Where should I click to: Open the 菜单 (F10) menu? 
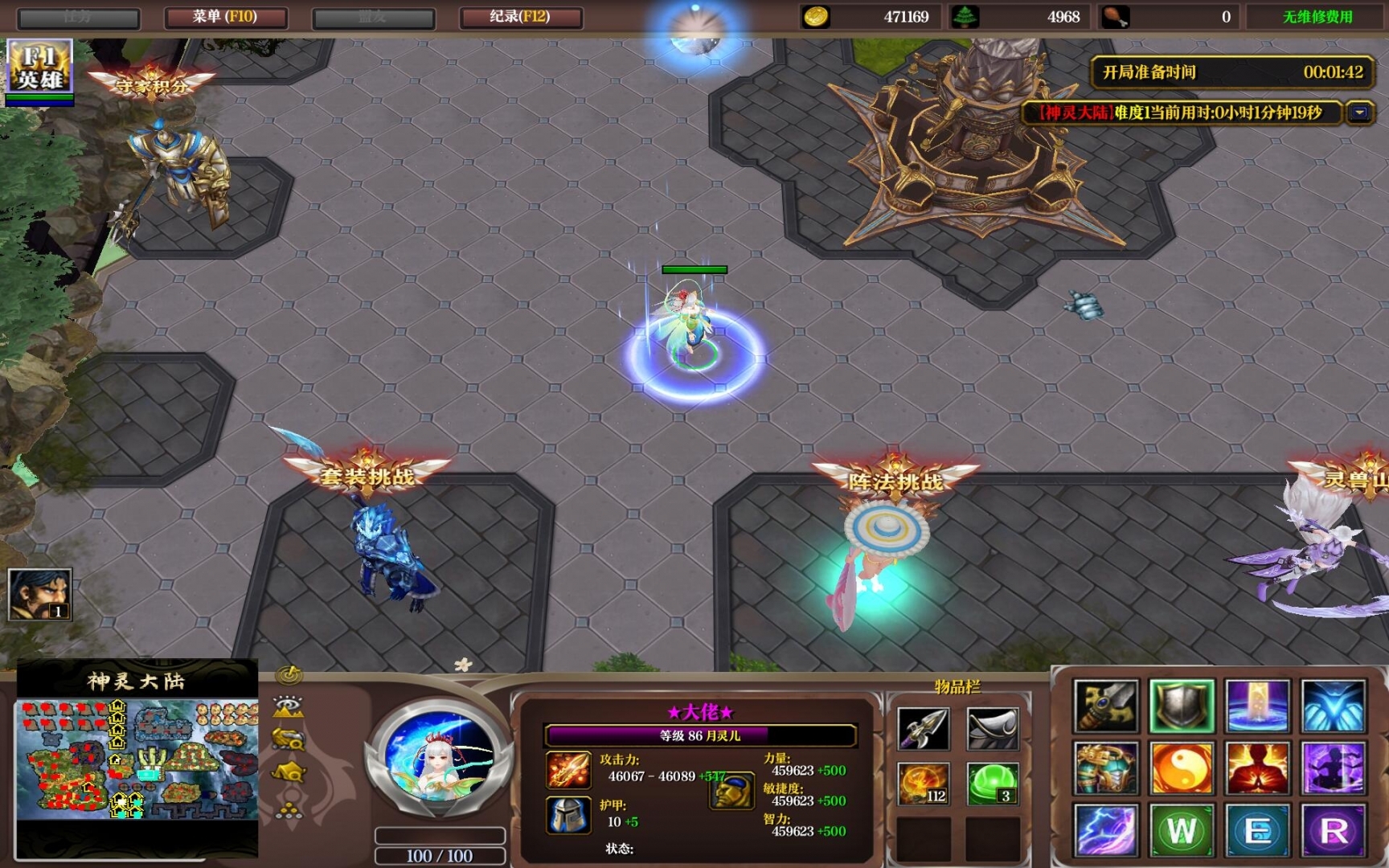coord(225,17)
